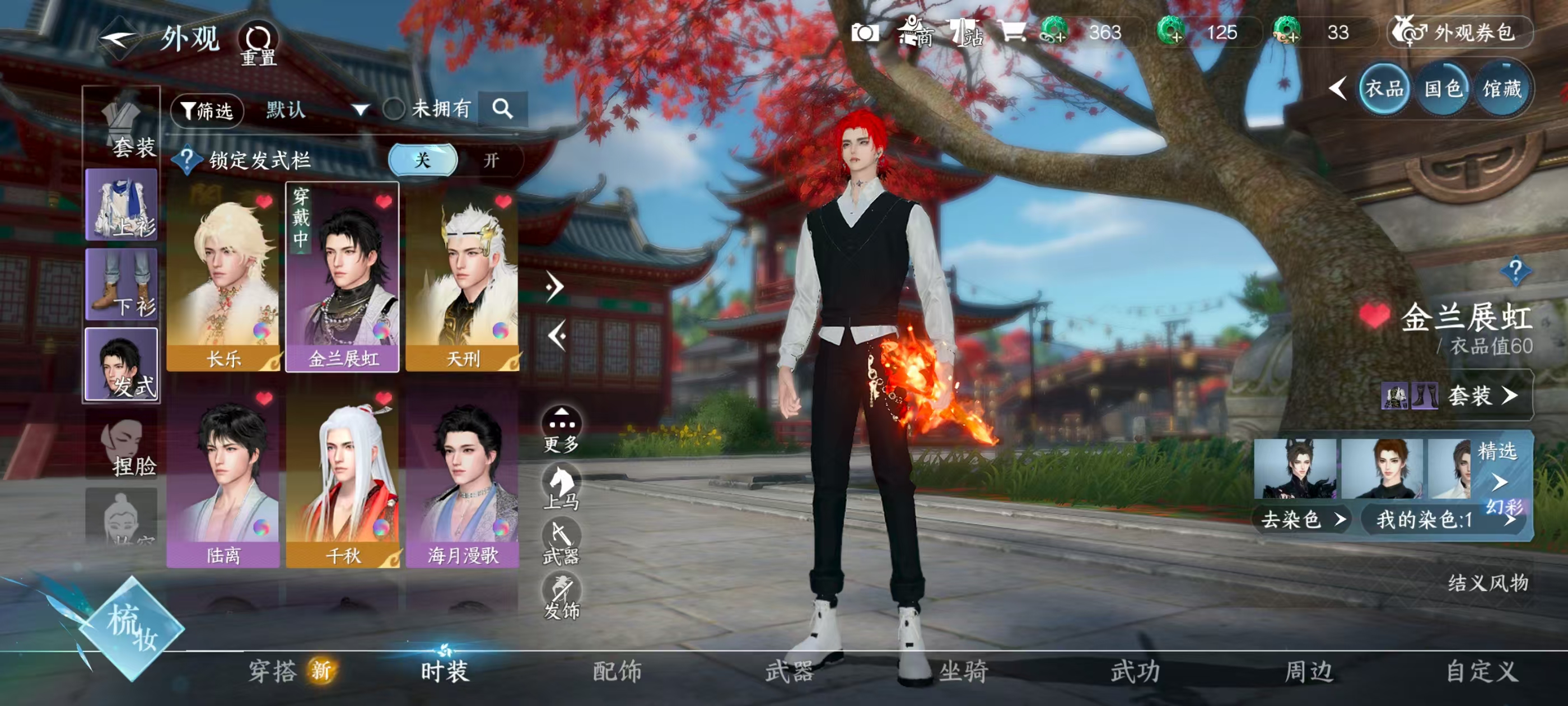Open the 默认 sort dropdown
This screenshot has height=706, width=1568.
click(x=304, y=110)
